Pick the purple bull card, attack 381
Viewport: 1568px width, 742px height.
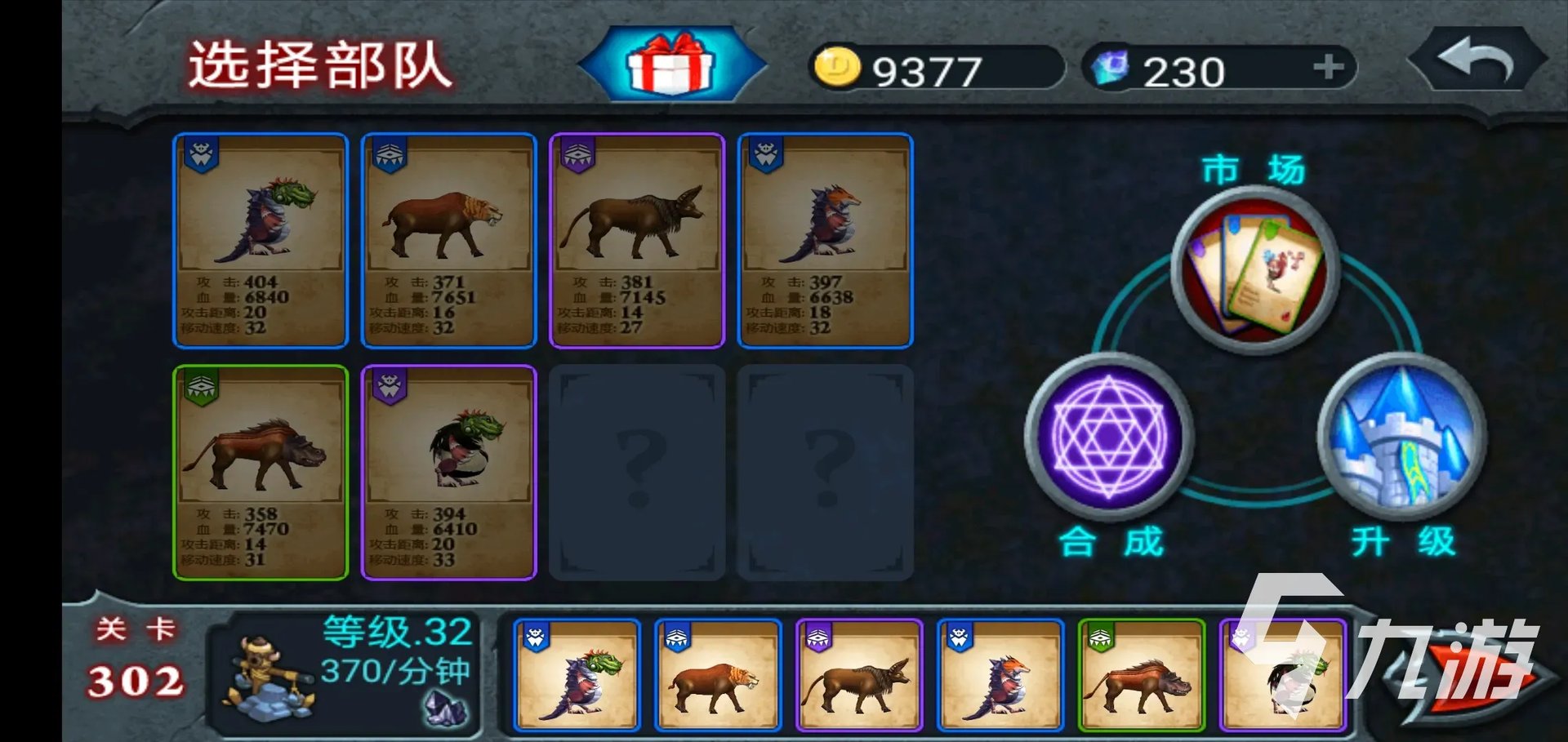(x=637, y=240)
